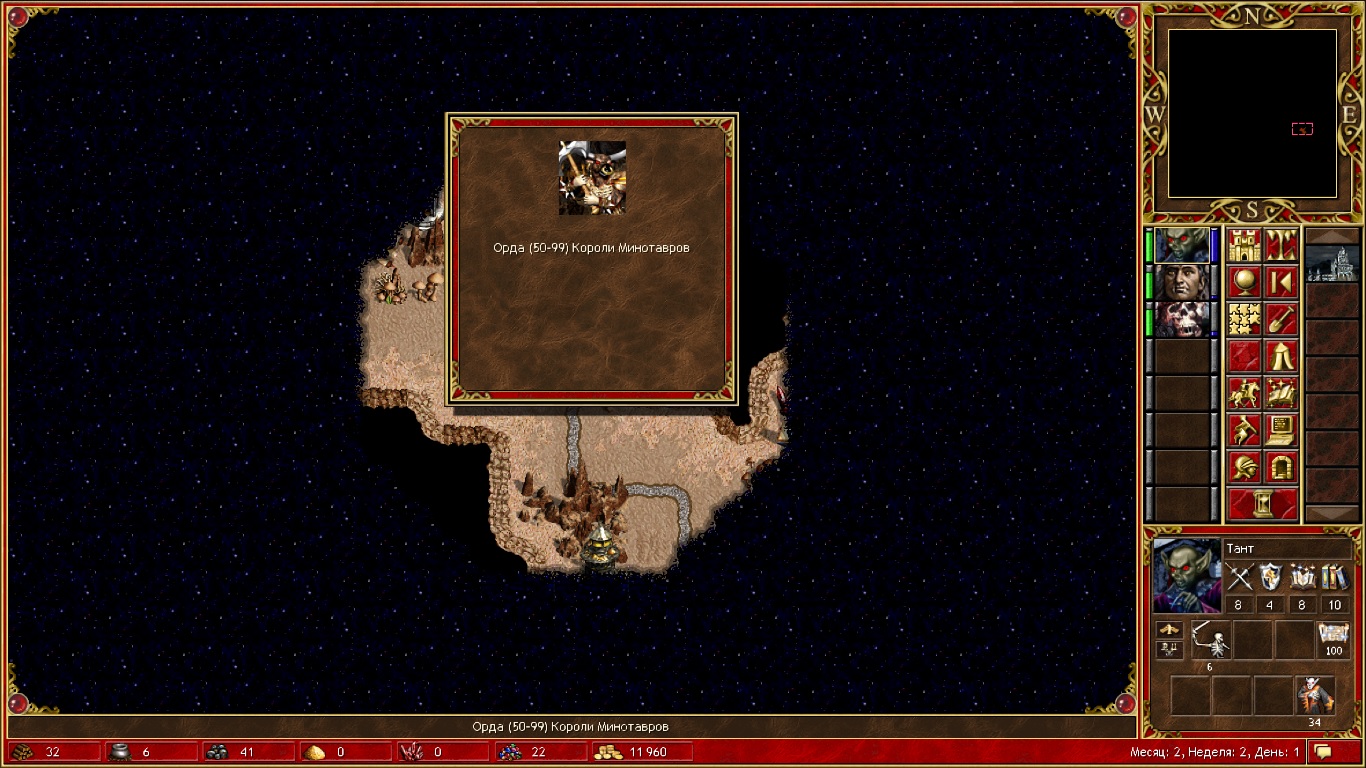Select the vampire army slot
Screen dimensions: 1366x768
1315,695
